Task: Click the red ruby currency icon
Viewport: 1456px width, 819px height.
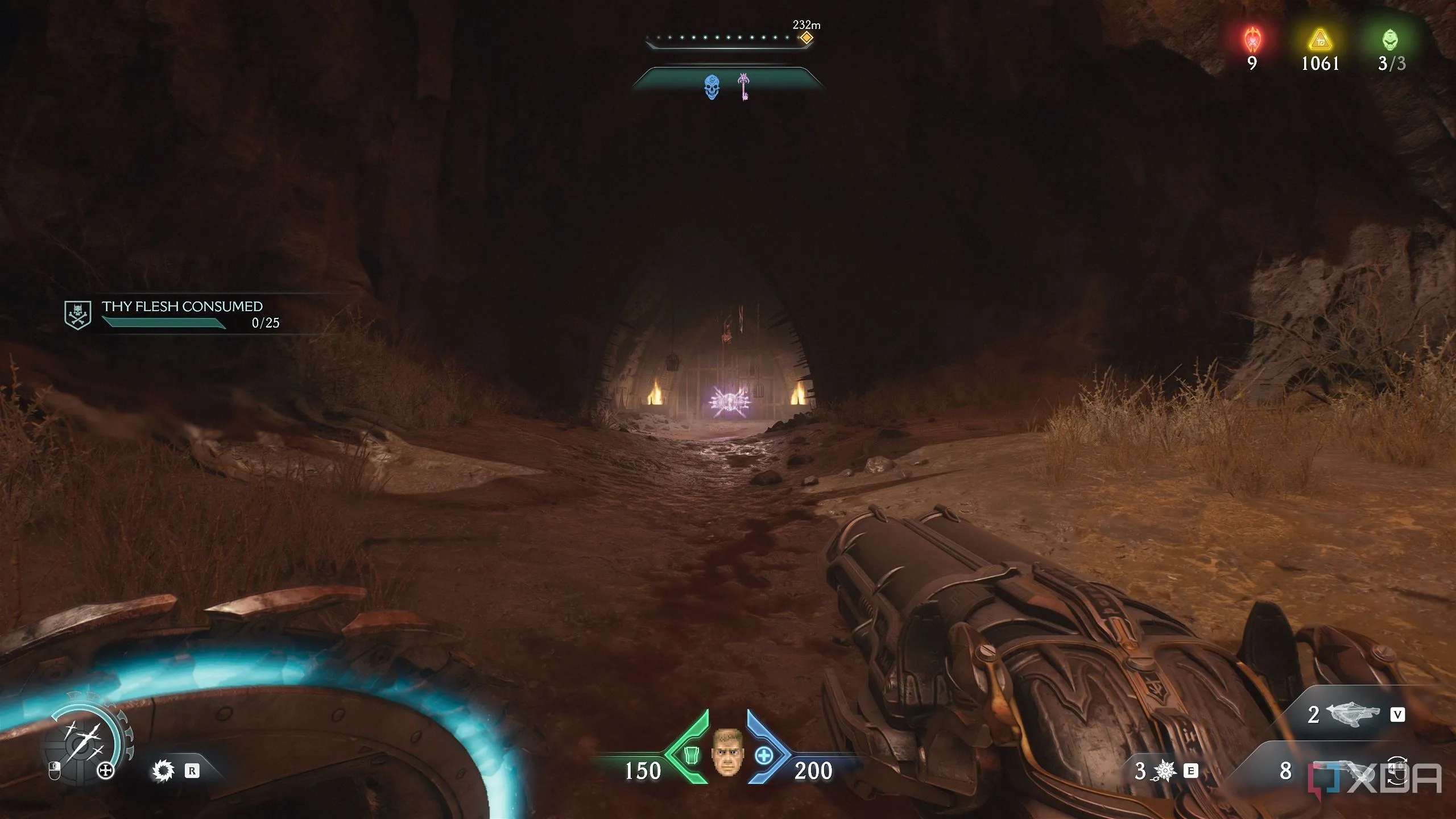Action: tap(1252, 40)
